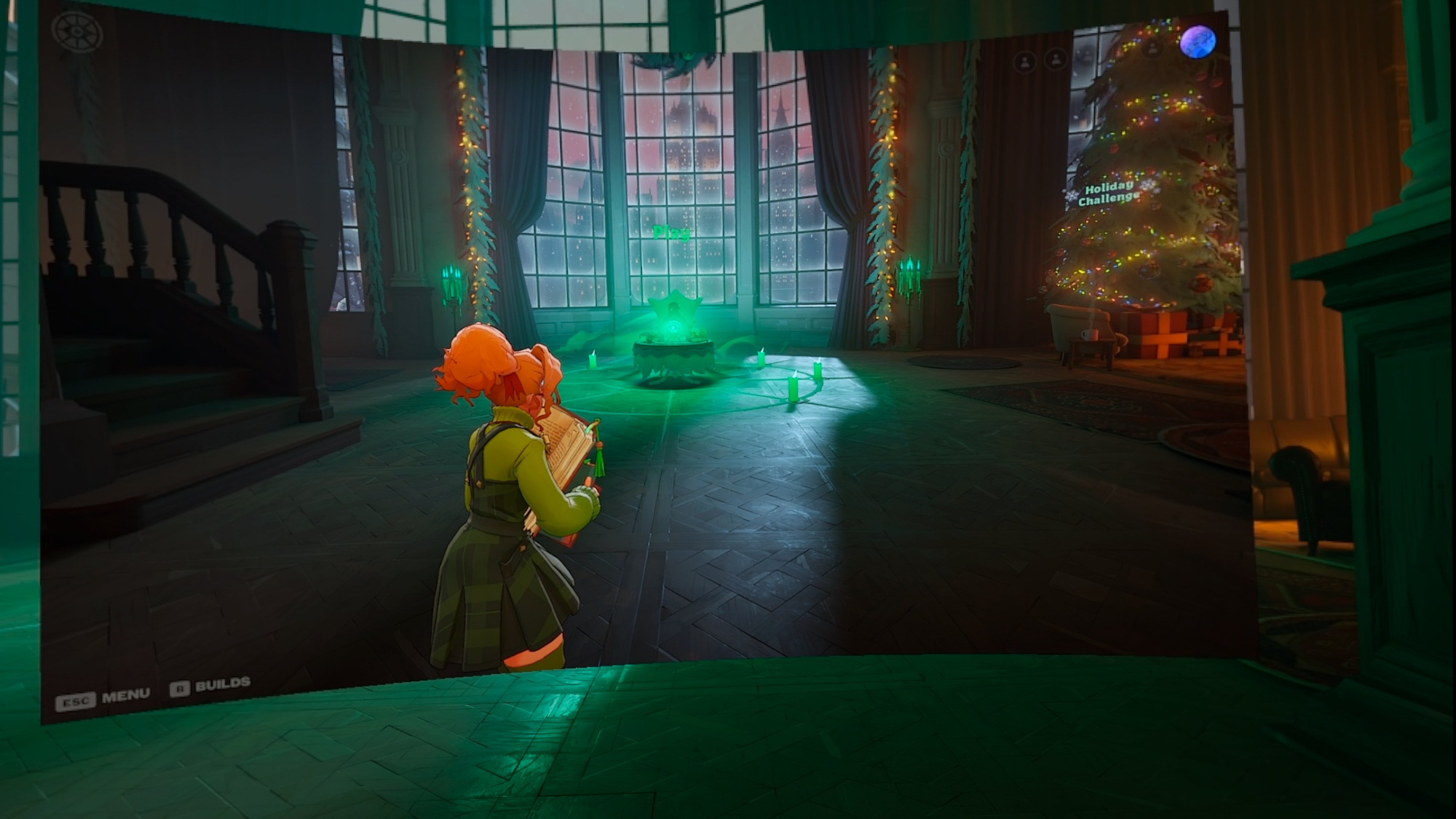
Task: Open the purple player profile avatar
Action: tap(1198, 41)
